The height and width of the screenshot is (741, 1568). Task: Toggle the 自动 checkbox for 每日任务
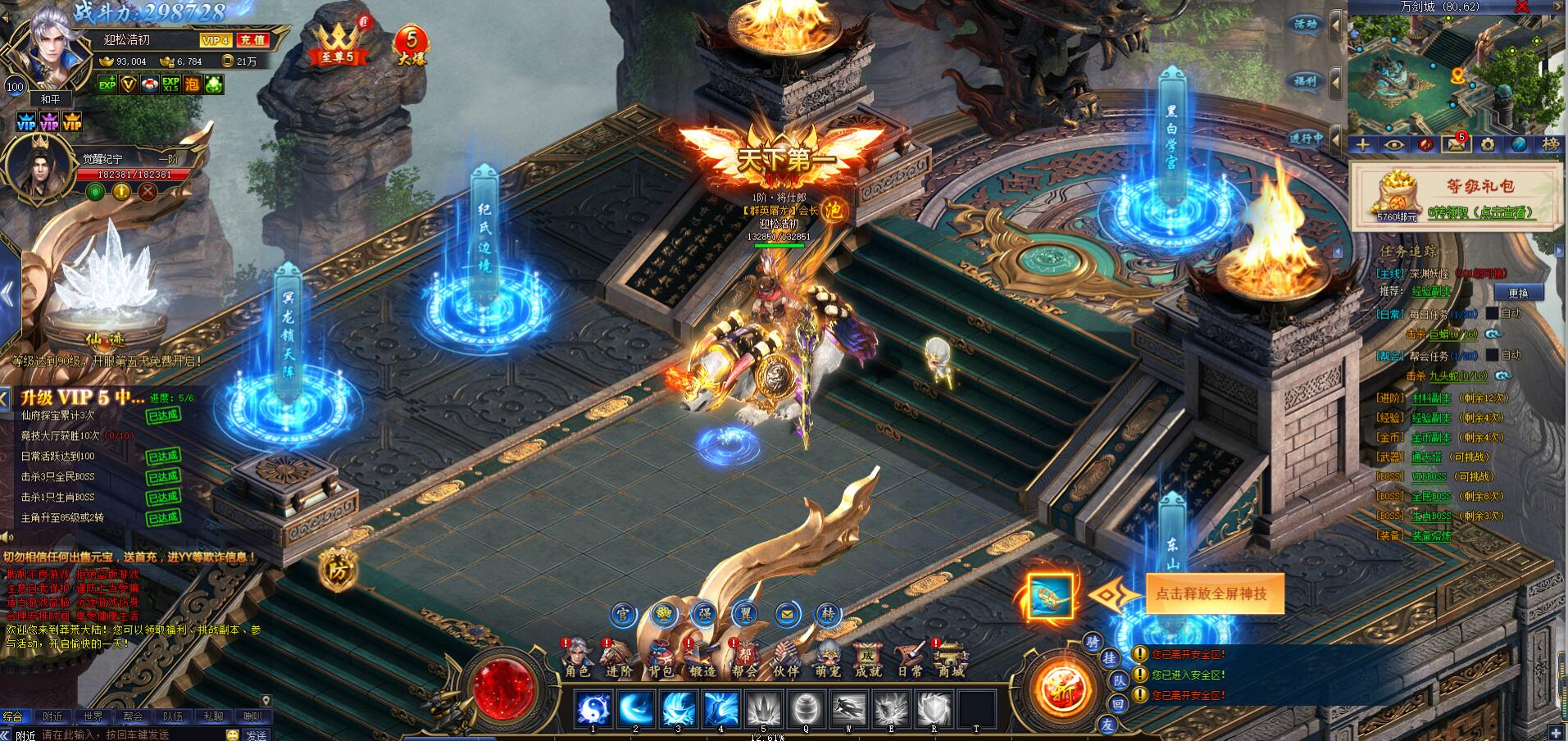(x=1493, y=313)
